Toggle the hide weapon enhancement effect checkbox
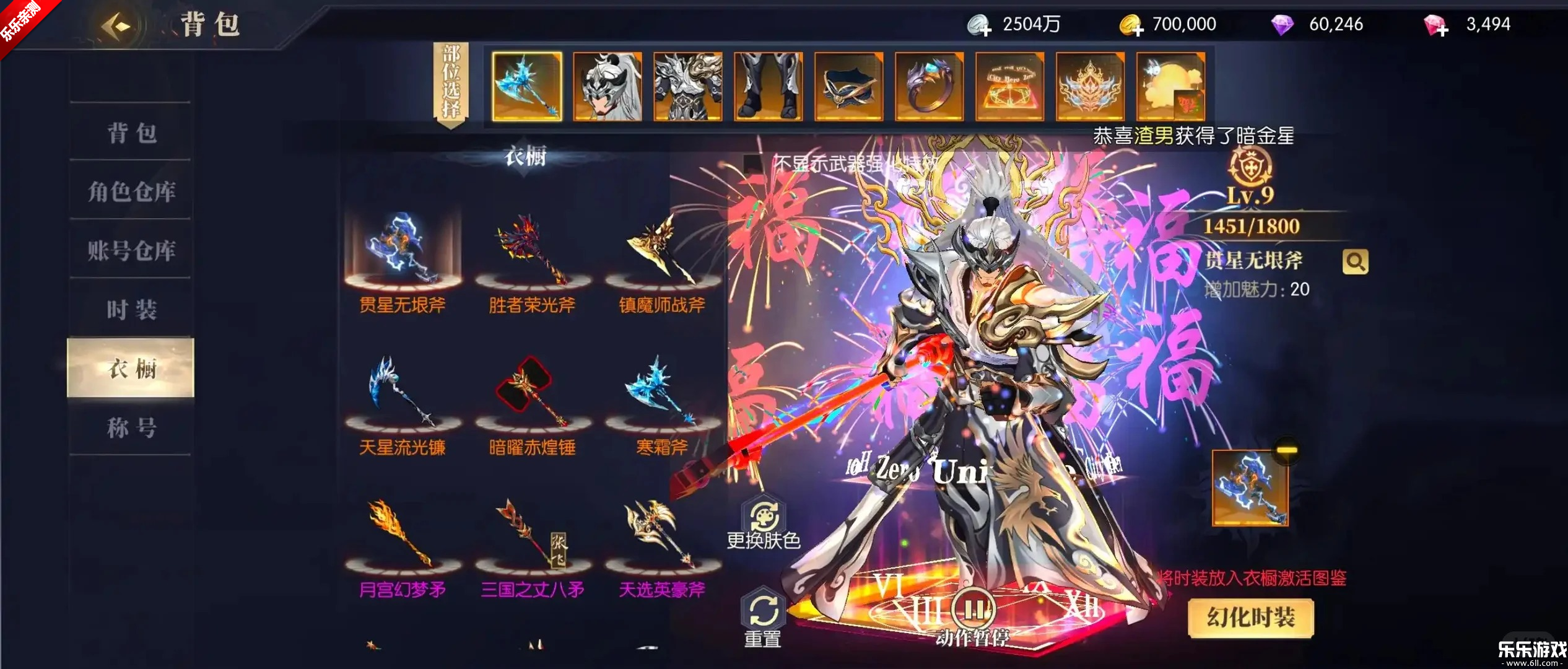Screen dimensions: 1568x669 [x=753, y=164]
